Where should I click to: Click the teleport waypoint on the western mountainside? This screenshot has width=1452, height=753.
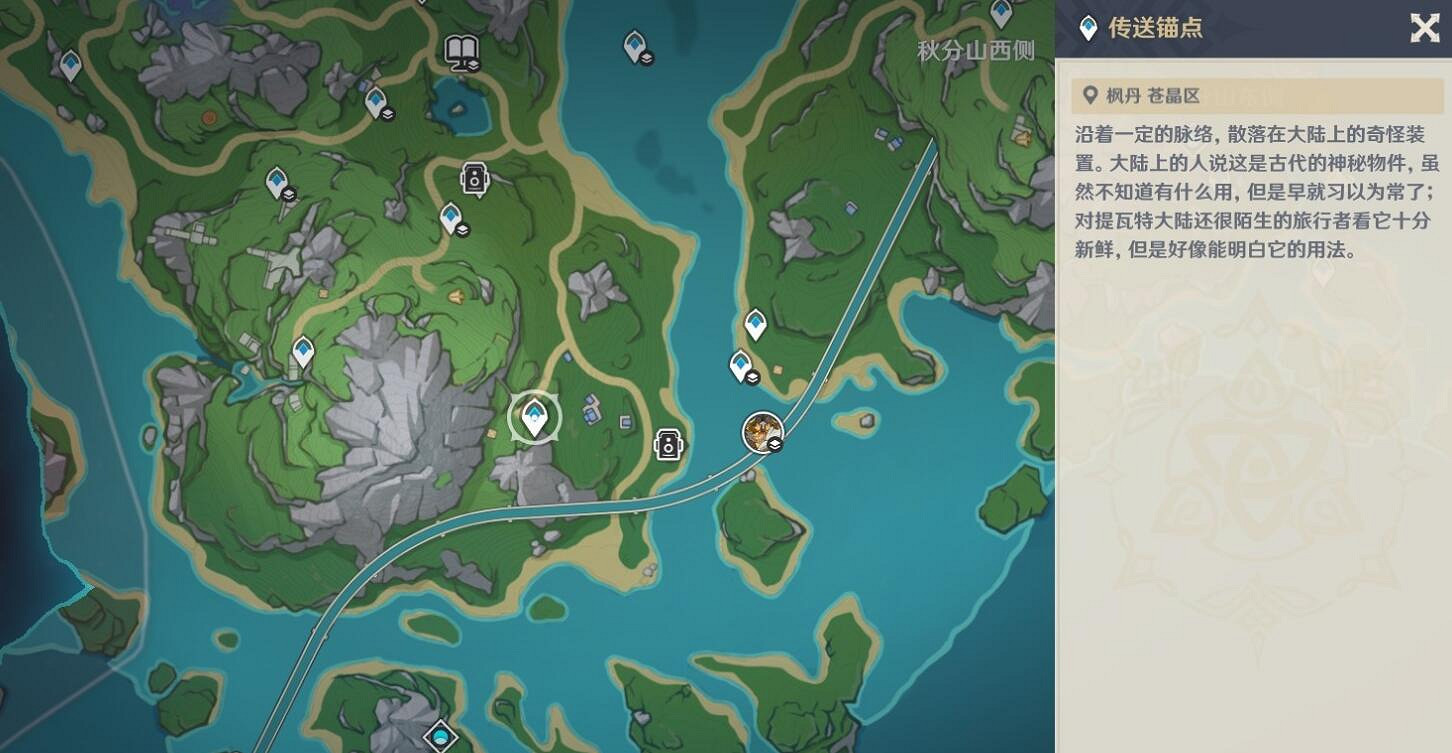[x=302, y=350]
